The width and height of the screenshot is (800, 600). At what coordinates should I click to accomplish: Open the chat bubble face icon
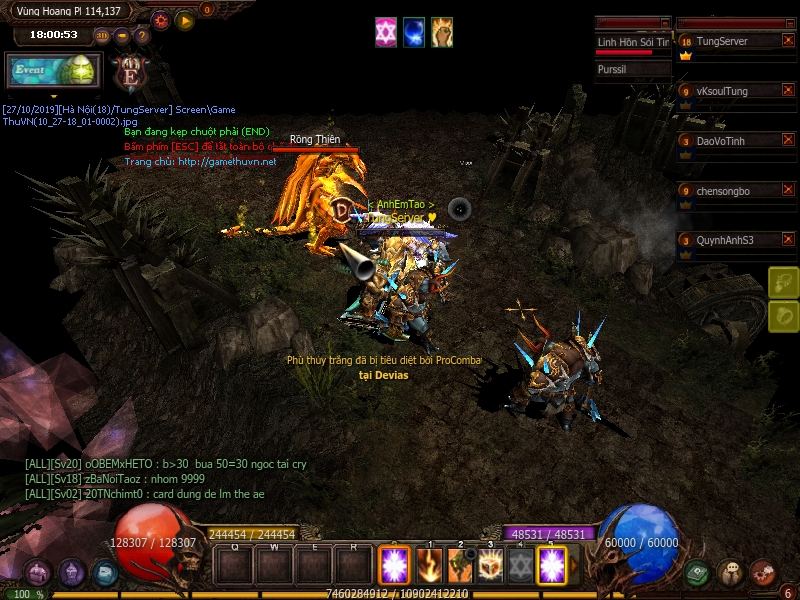[731, 573]
